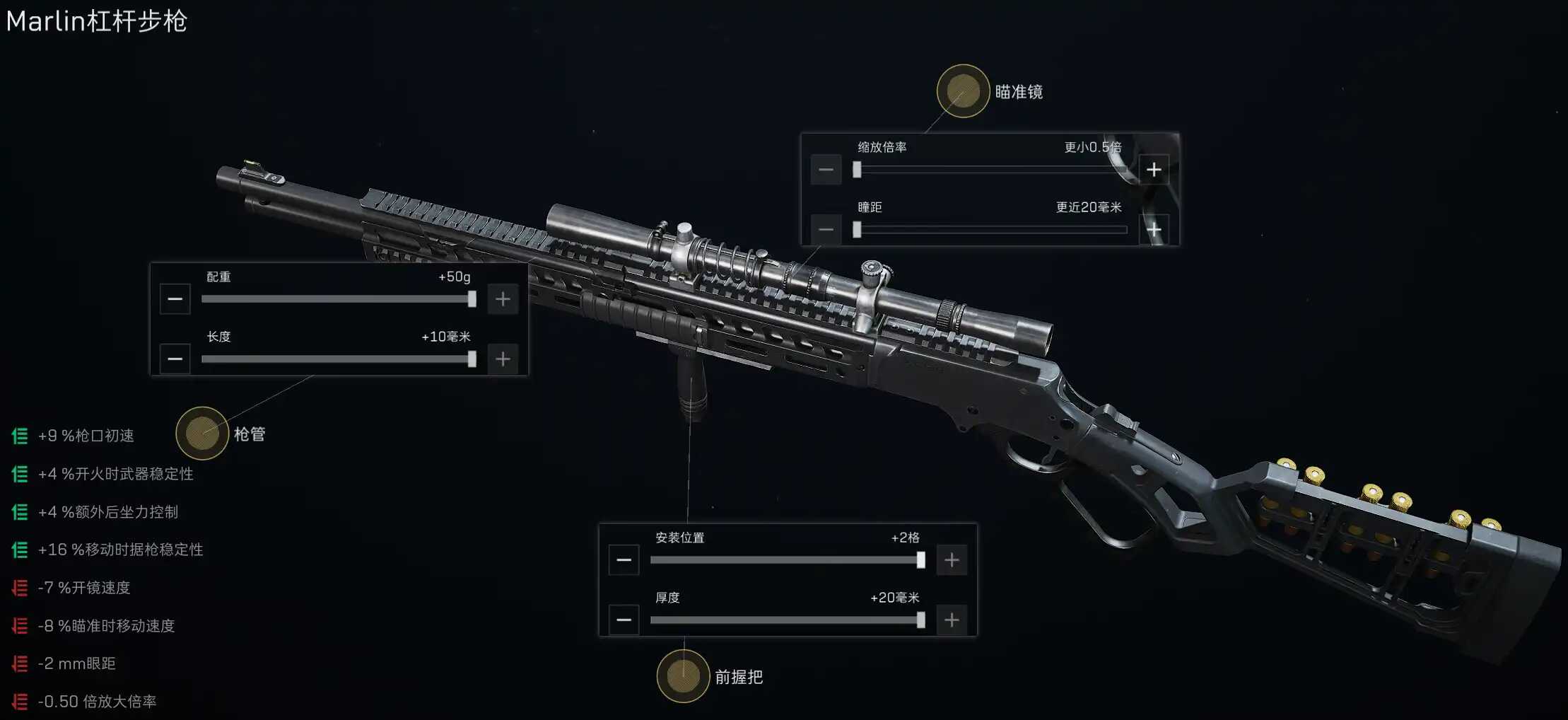Decrease 缩放倍率 with the minus button

pyautogui.click(x=826, y=170)
